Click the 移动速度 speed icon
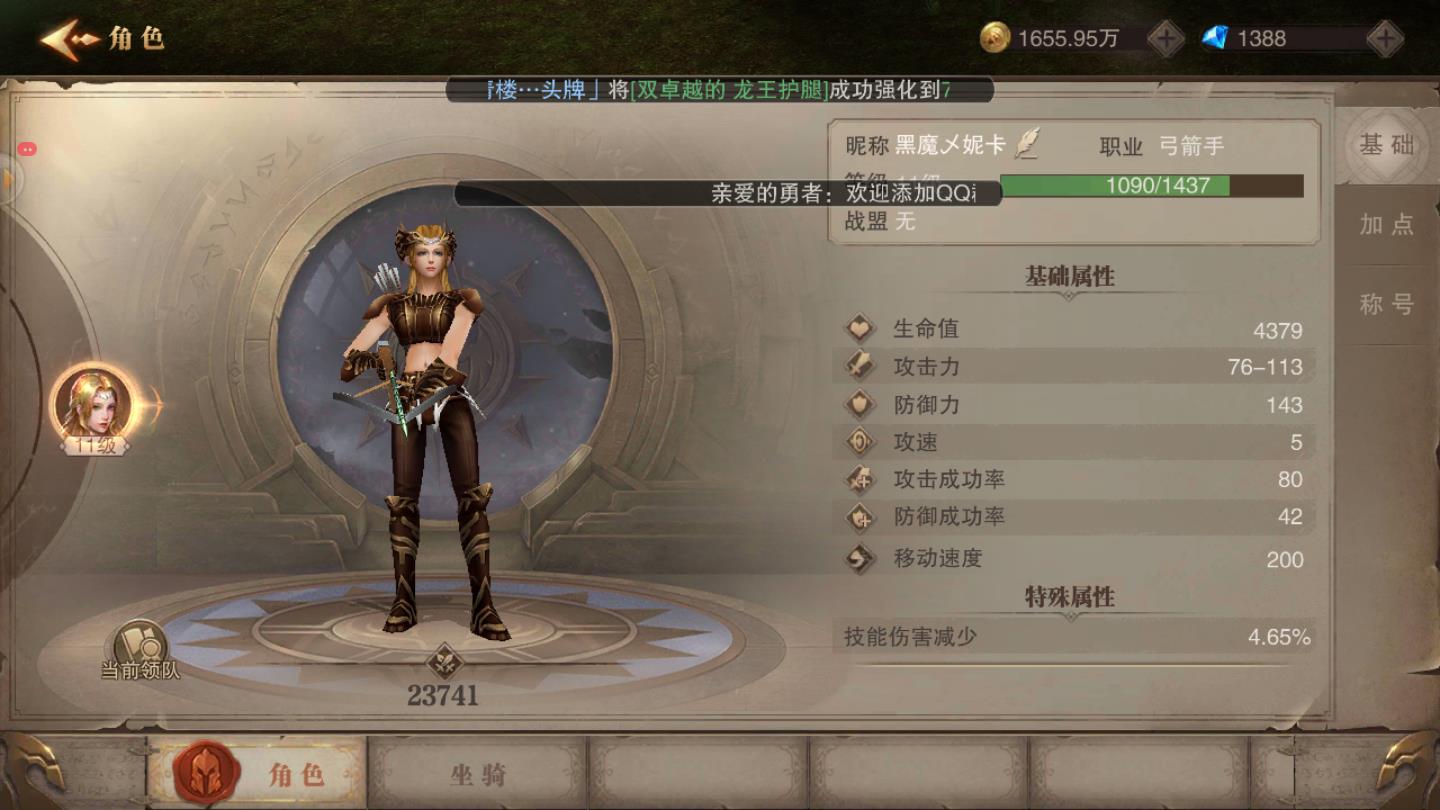Viewport: 1440px width, 810px height. 860,560
